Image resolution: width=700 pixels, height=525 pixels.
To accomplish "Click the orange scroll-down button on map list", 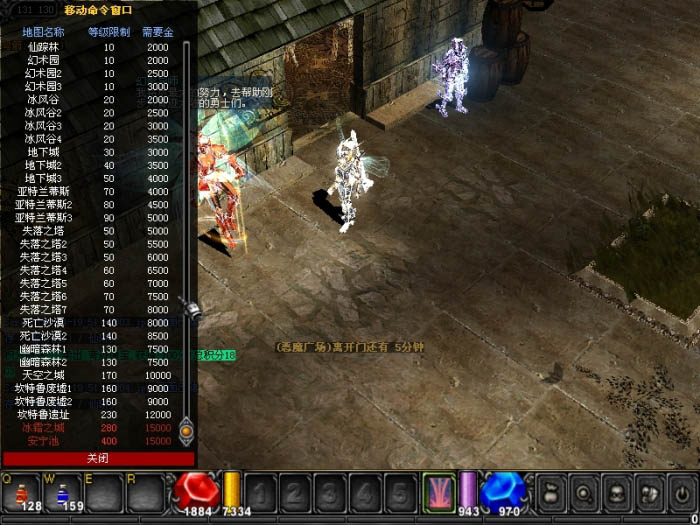I will pyautogui.click(x=185, y=433).
